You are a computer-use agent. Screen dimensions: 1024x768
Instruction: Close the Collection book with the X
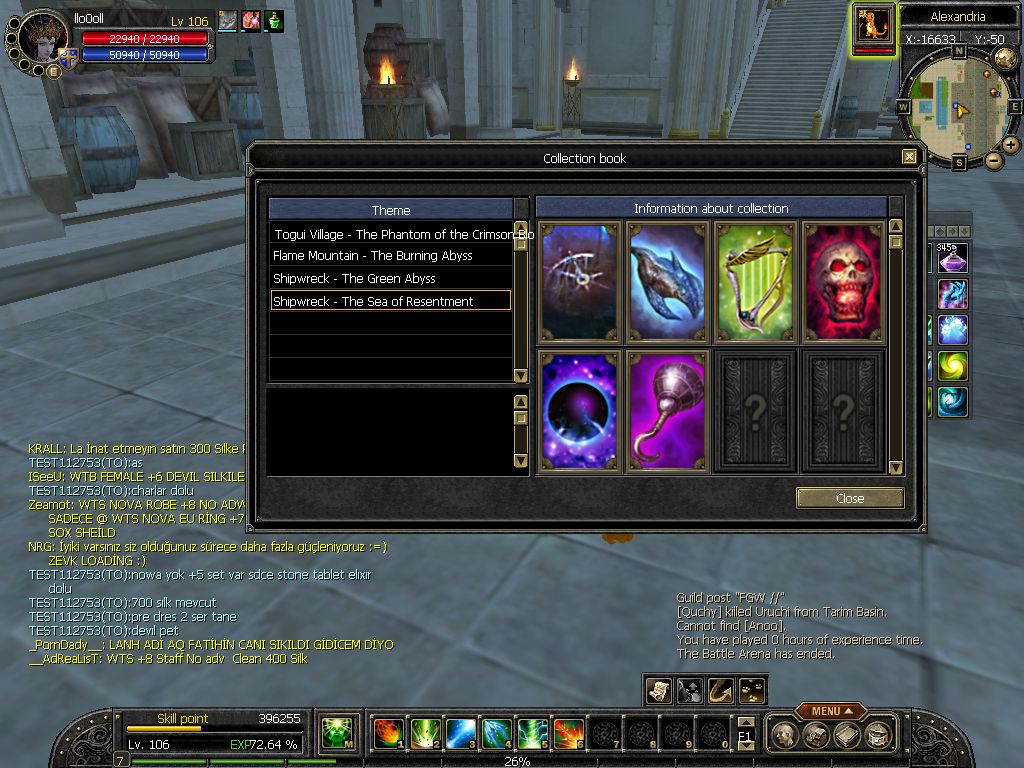coord(908,157)
